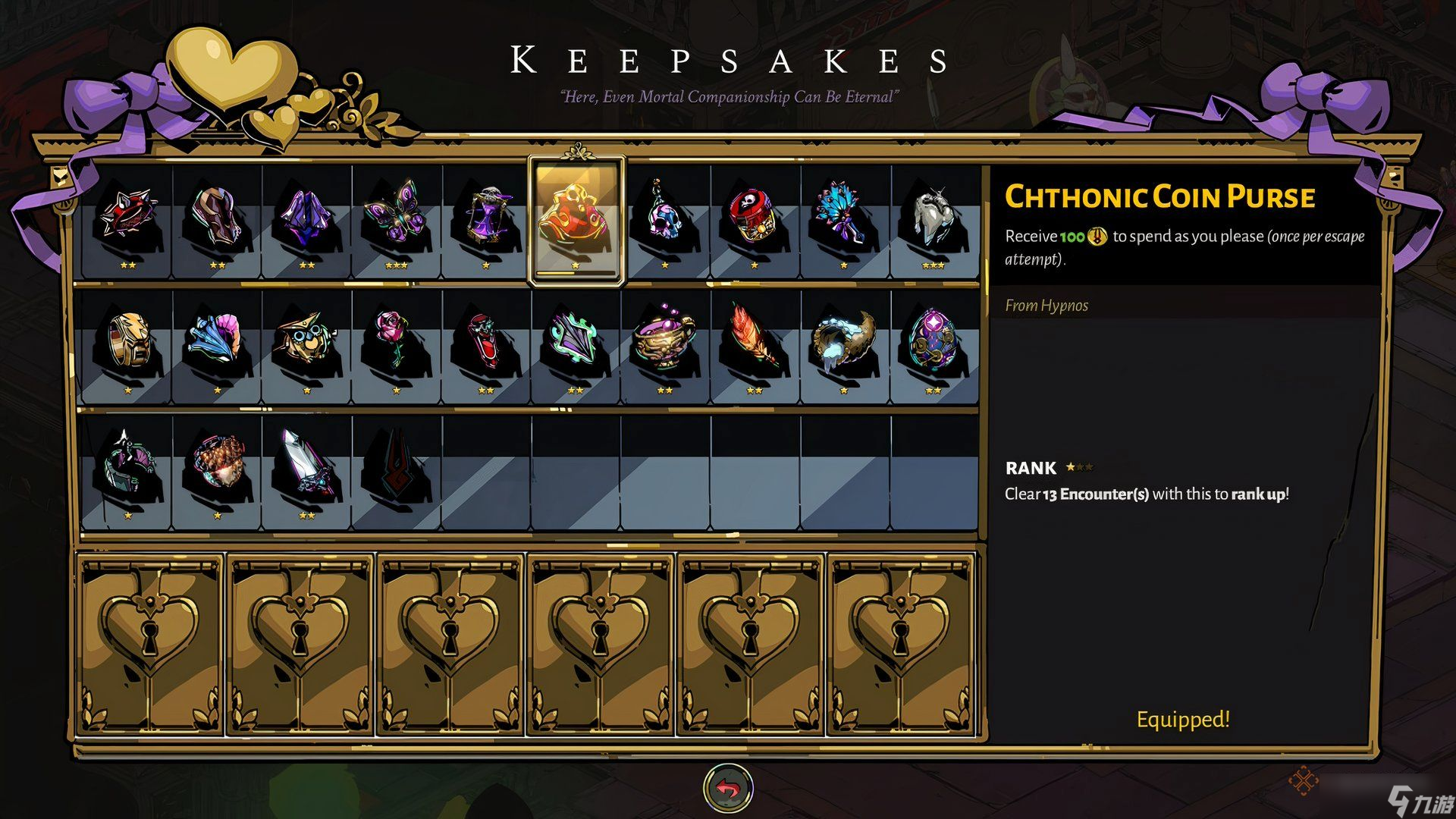Select the Evergreen Acorn keepsake

coord(217,467)
